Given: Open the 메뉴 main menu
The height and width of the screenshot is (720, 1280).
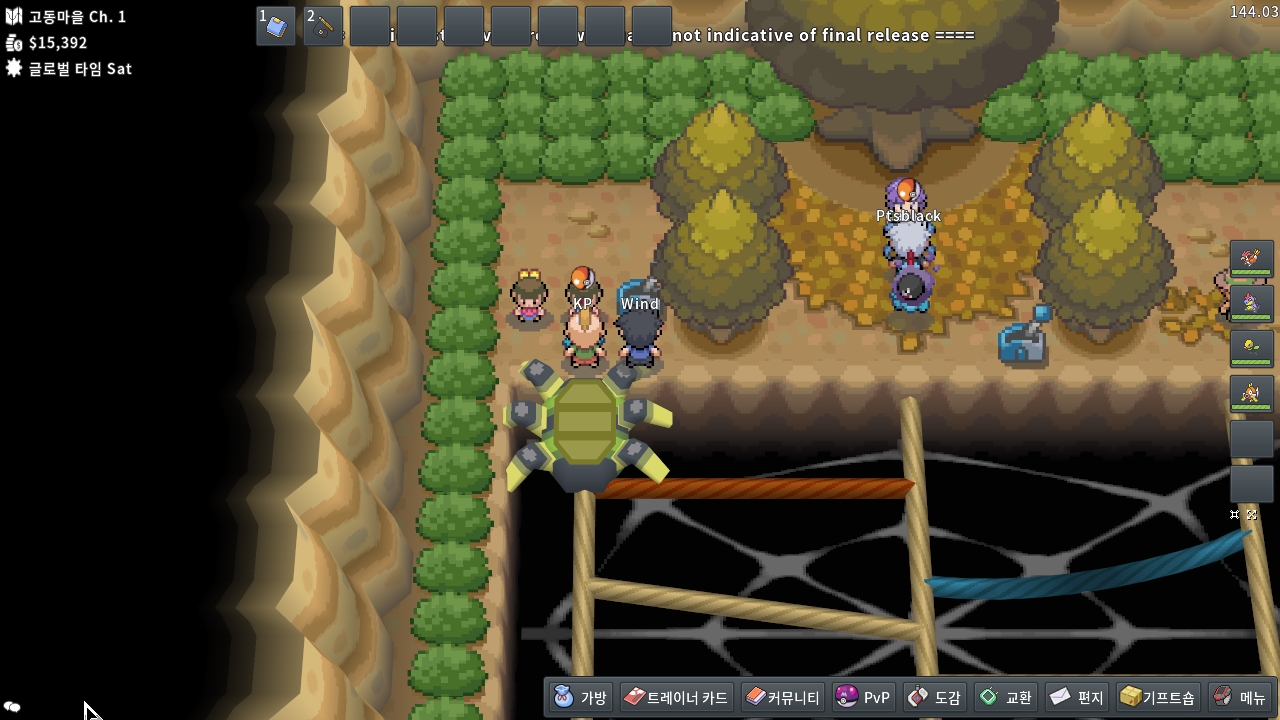Looking at the screenshot, I should point(1240,697).
